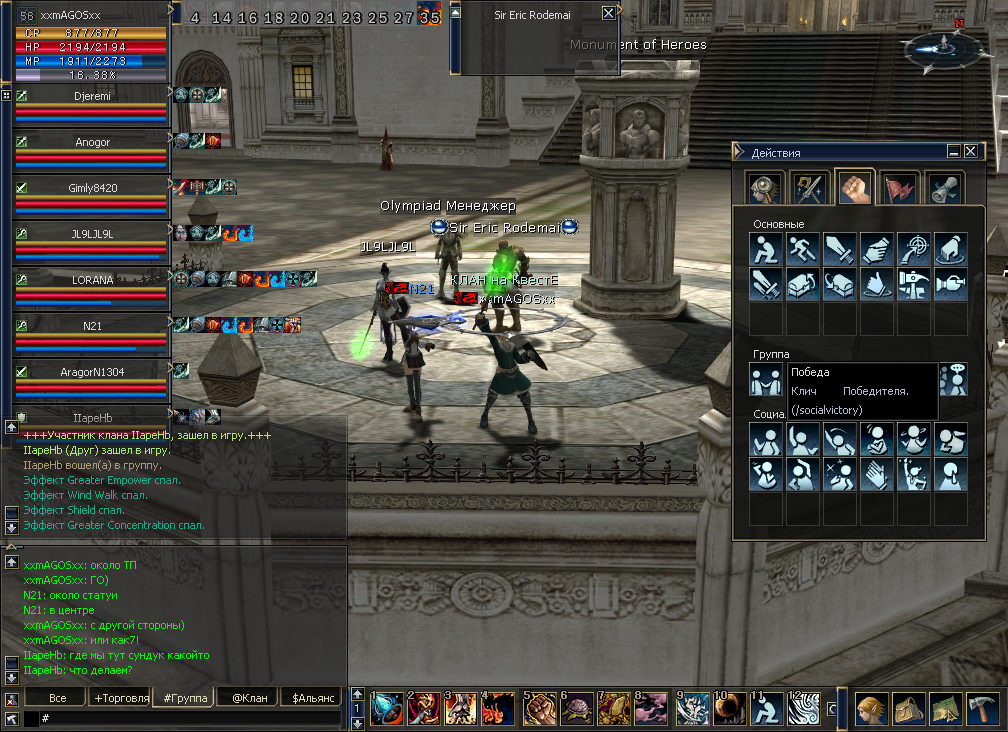
Task: Switch to the $Альянс chat tab
Action: pyautogui.click(x=313, y=698)
